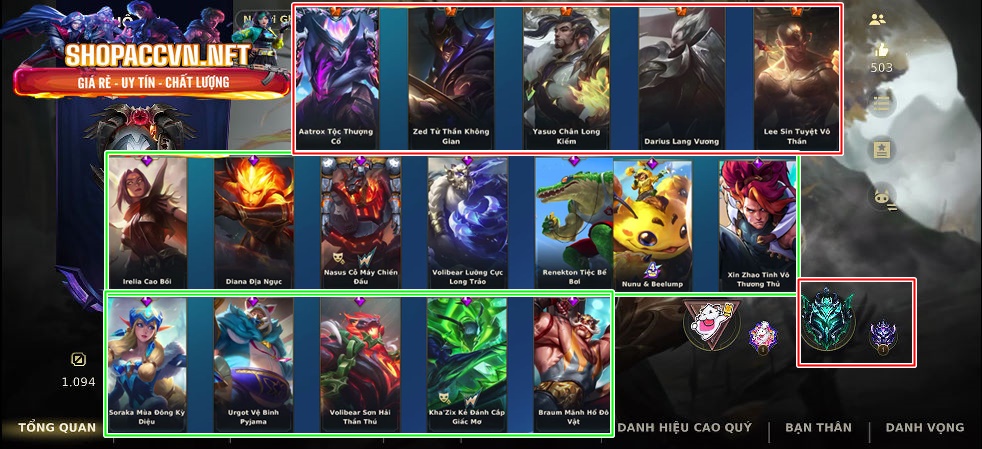Switch to the Bạn Thân tab

(x=818, y=428)
